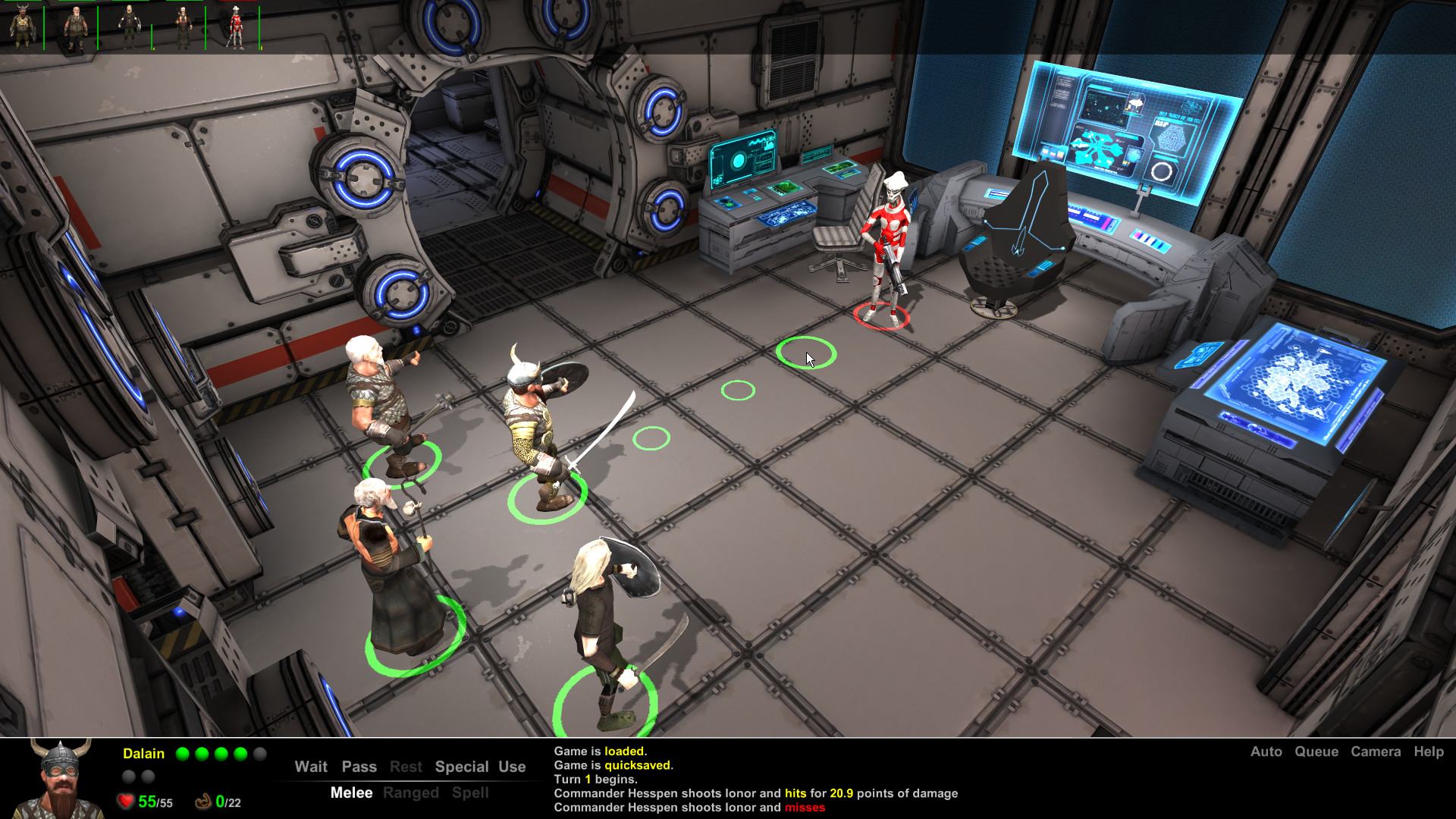The height and width of the screenshot is (819, 1456).
Task: Select the bald bearded dwarf in turn order
Action: pyautogui.click(x=74, y=29)
